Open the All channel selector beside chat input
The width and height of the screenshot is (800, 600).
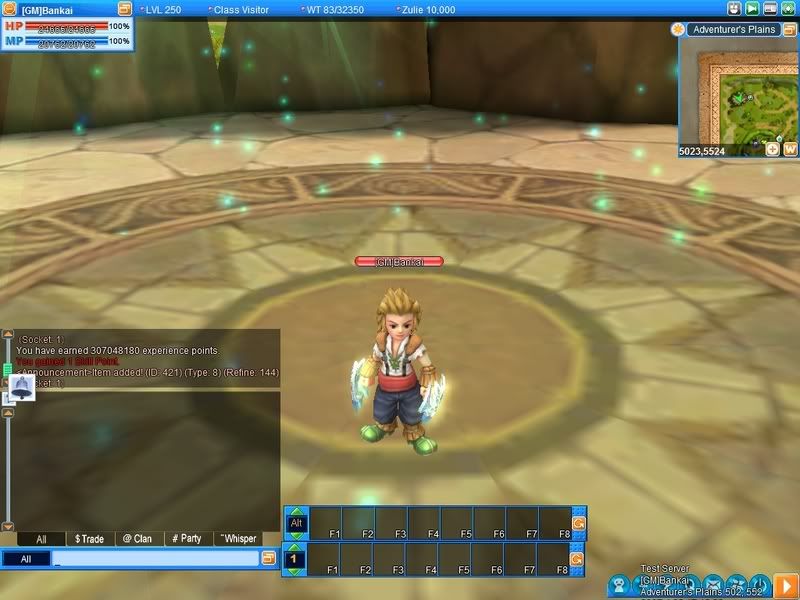click(26, 559)
